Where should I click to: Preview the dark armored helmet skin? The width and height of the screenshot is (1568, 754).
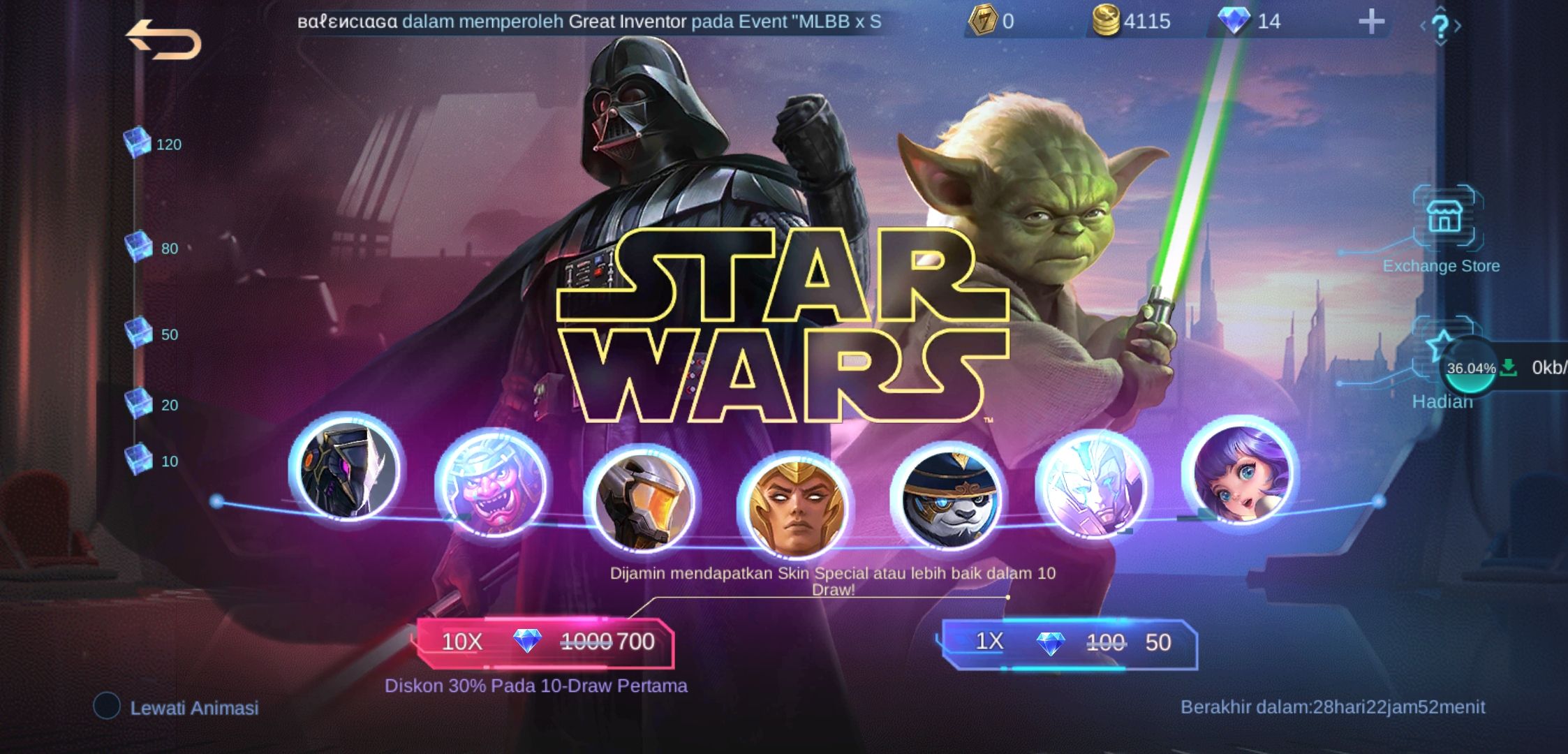345,468
